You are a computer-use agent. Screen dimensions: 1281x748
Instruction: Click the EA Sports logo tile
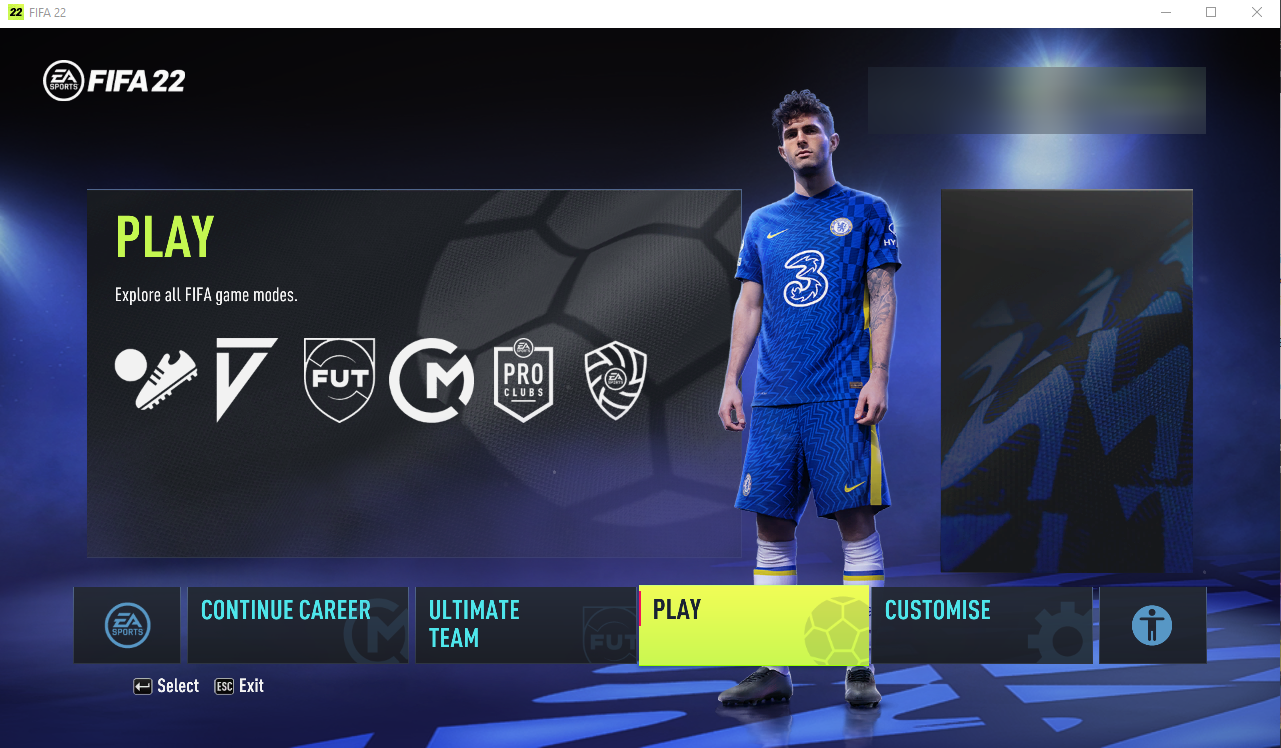(127, 624)
